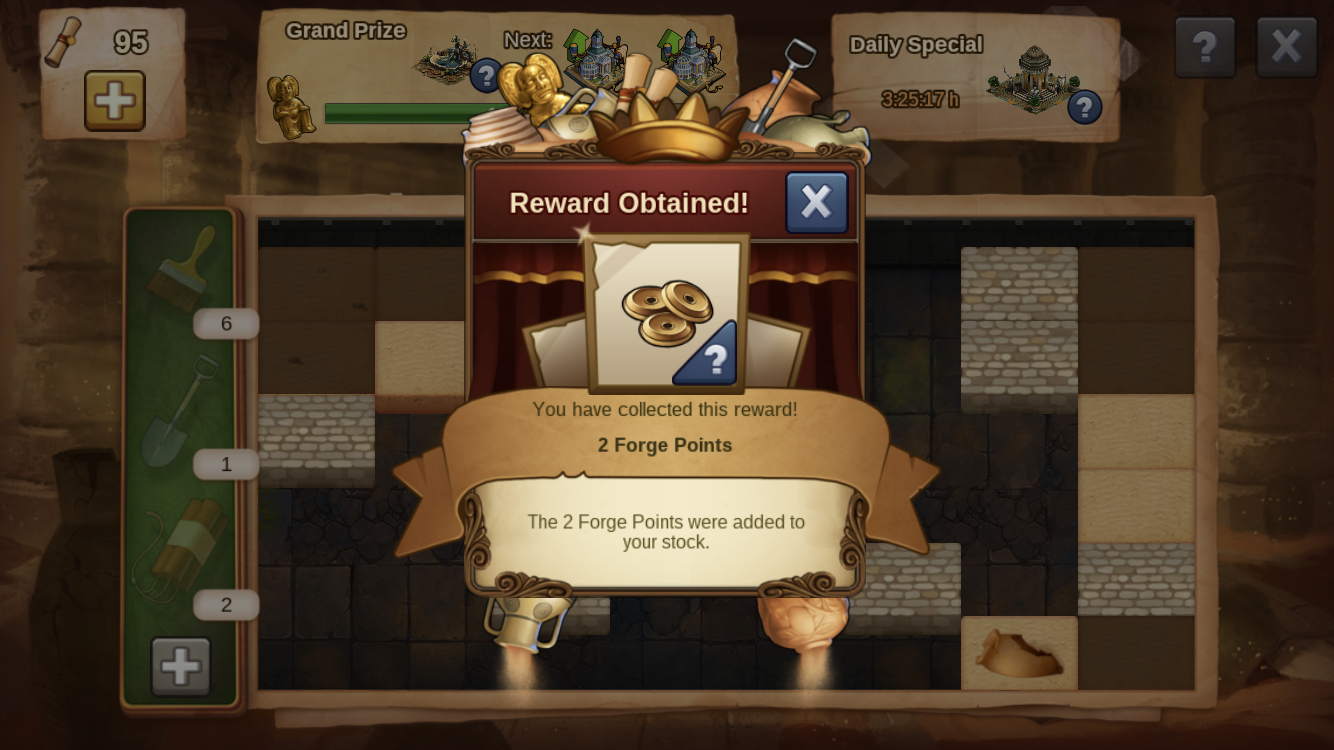1334x750 pixels.
Task: Show info for the Daily Special reward
Action: [x=1084, y=107]
